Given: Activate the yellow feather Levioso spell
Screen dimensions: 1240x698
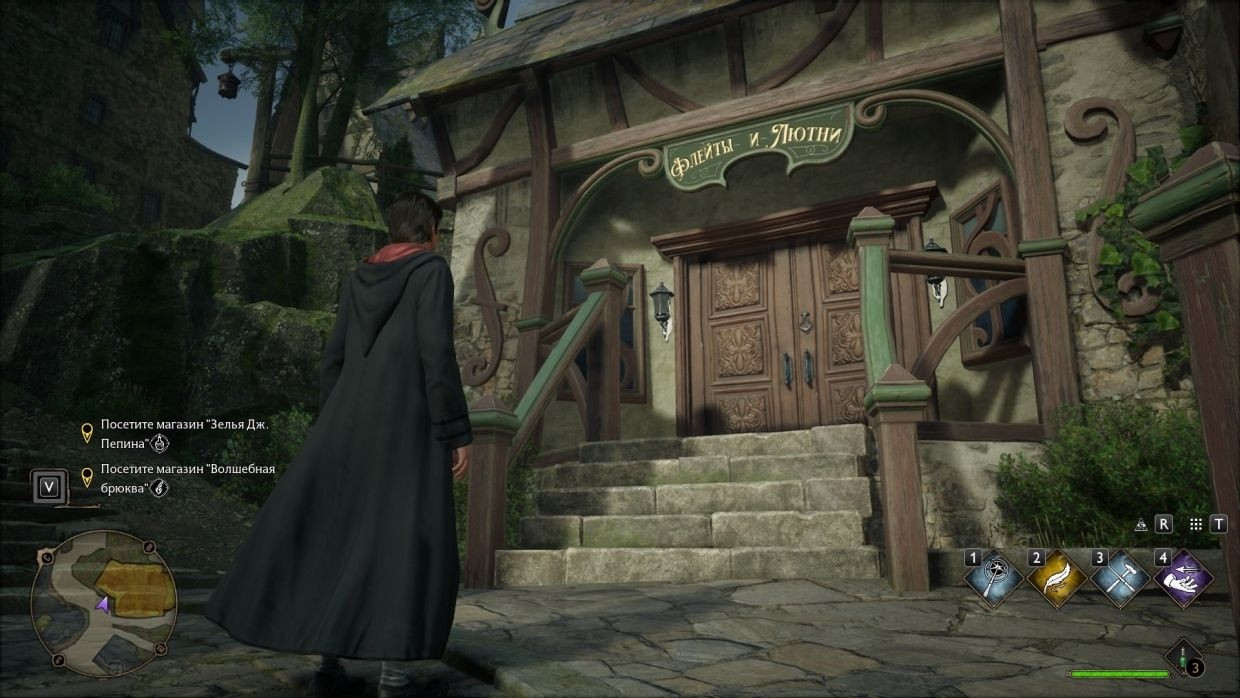Looking at the screenshot, I should point(1057,579).
